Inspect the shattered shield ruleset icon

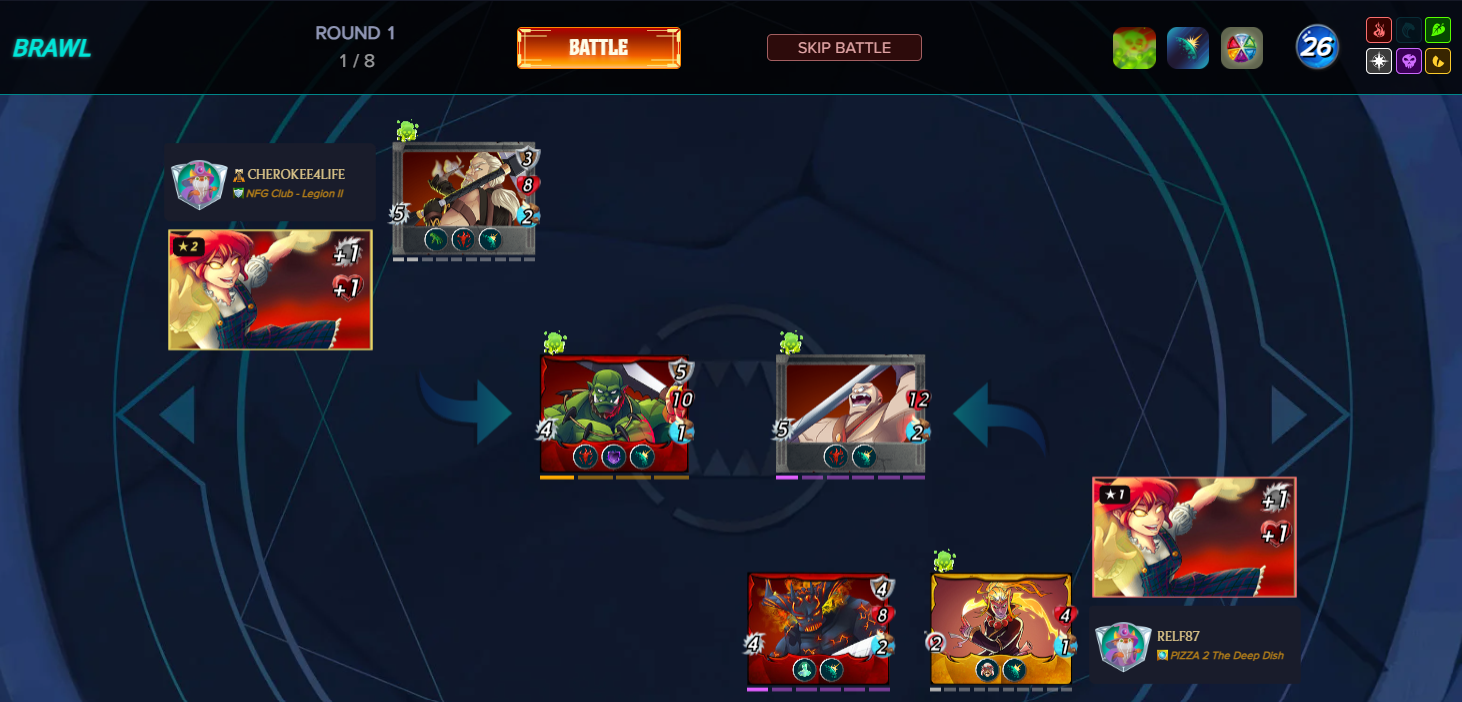point(1188,48)
